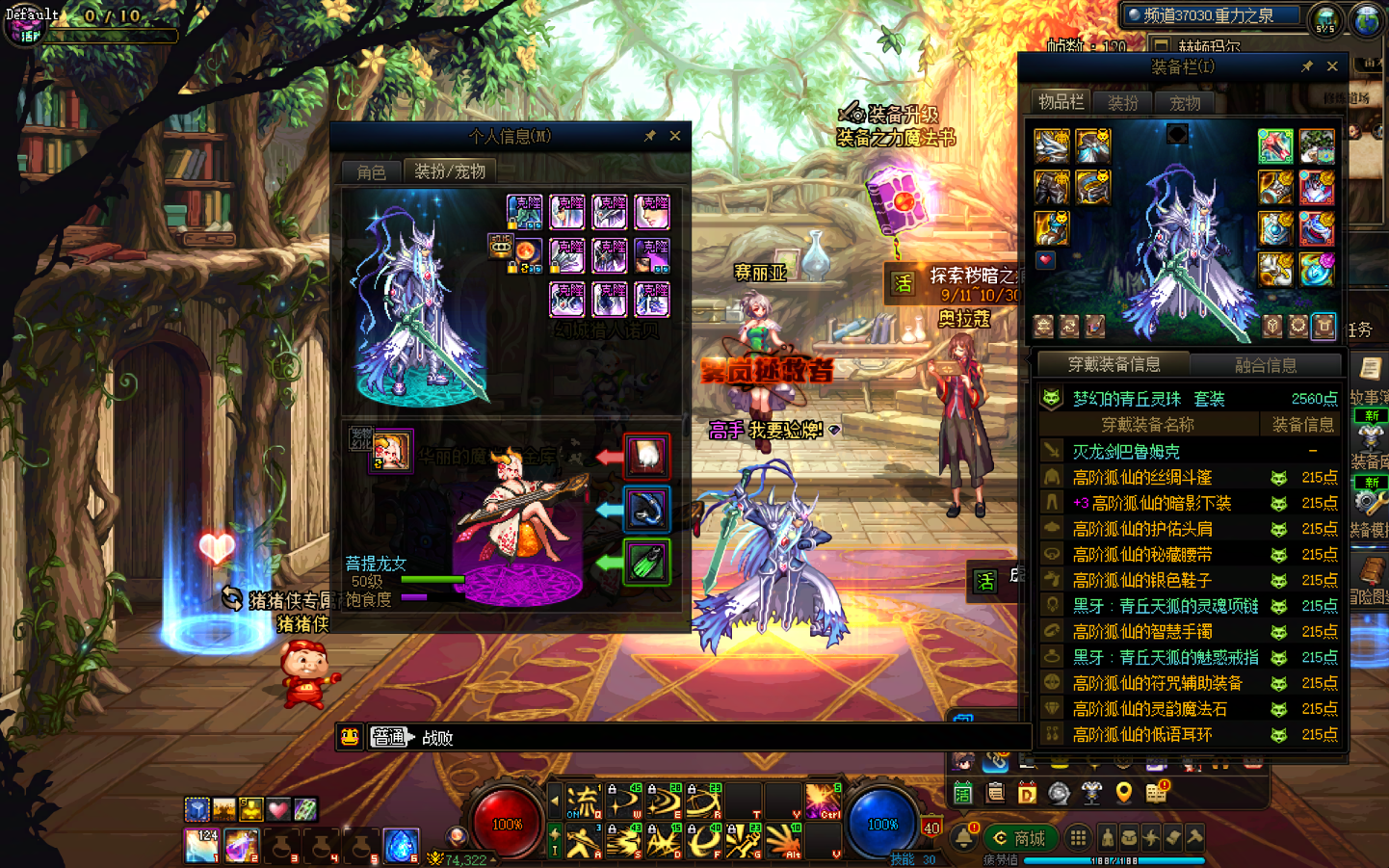Pin the 装备栏 equipment window
Image resolution: width=1389 pixels, height=868 pixels.
click(x=1307, y=66)
